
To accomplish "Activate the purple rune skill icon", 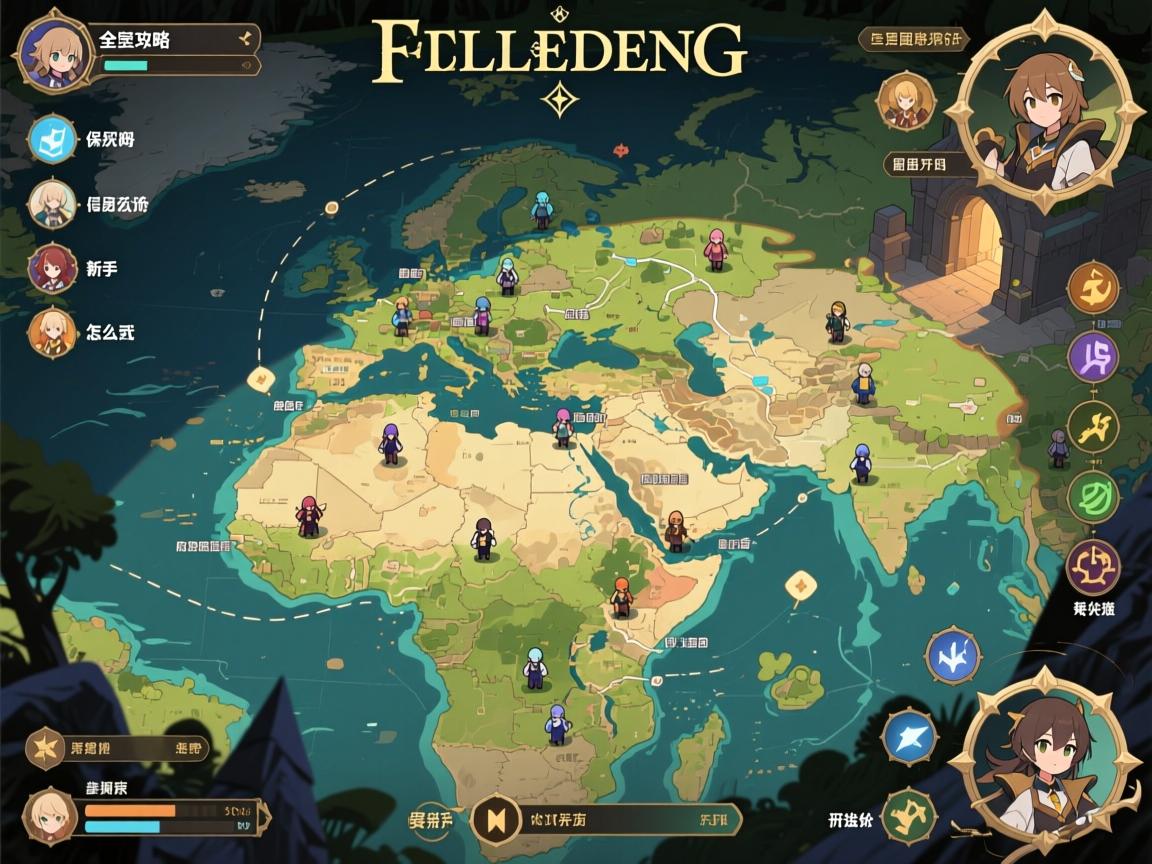I will pyautogui.click(x=1093, y=358).
